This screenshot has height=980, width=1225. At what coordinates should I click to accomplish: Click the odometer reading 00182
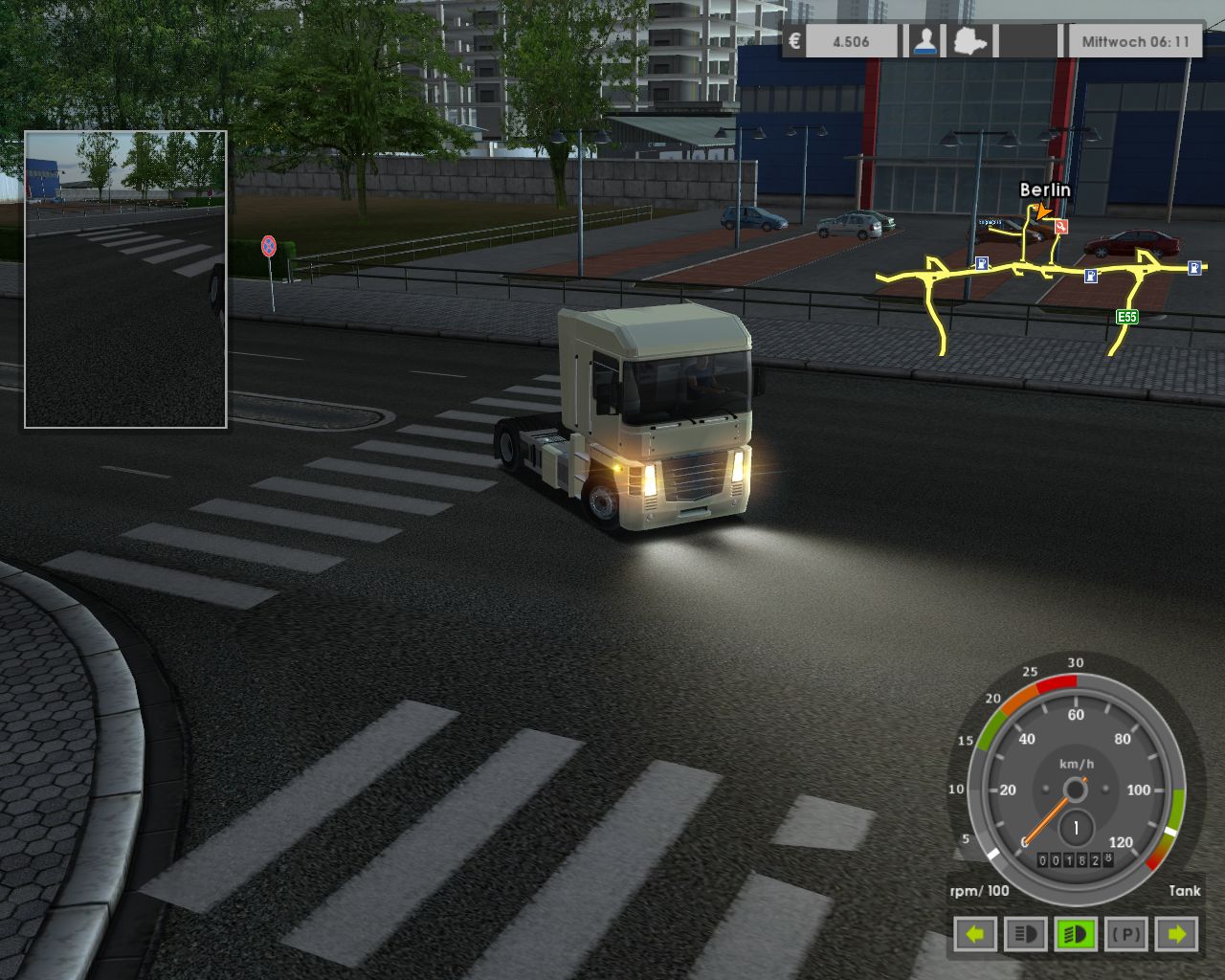click(1069, 861)
